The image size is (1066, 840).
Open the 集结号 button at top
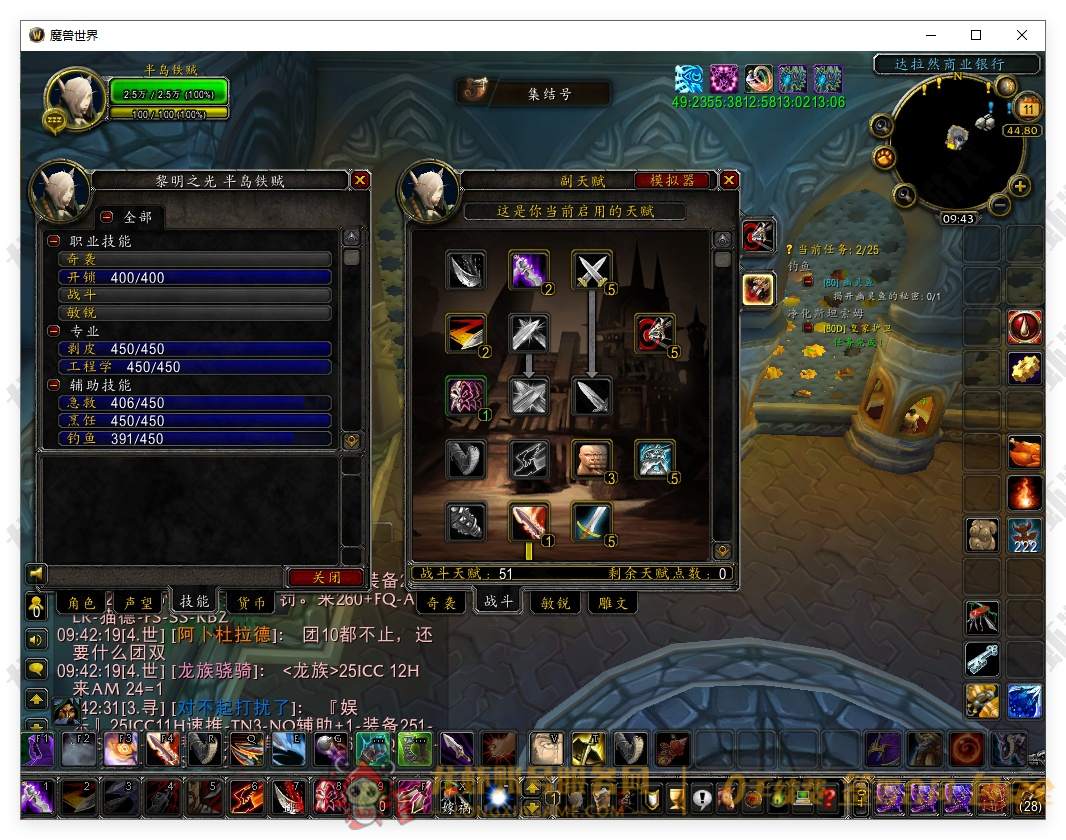pyautogui.click(x=535, y=93)
